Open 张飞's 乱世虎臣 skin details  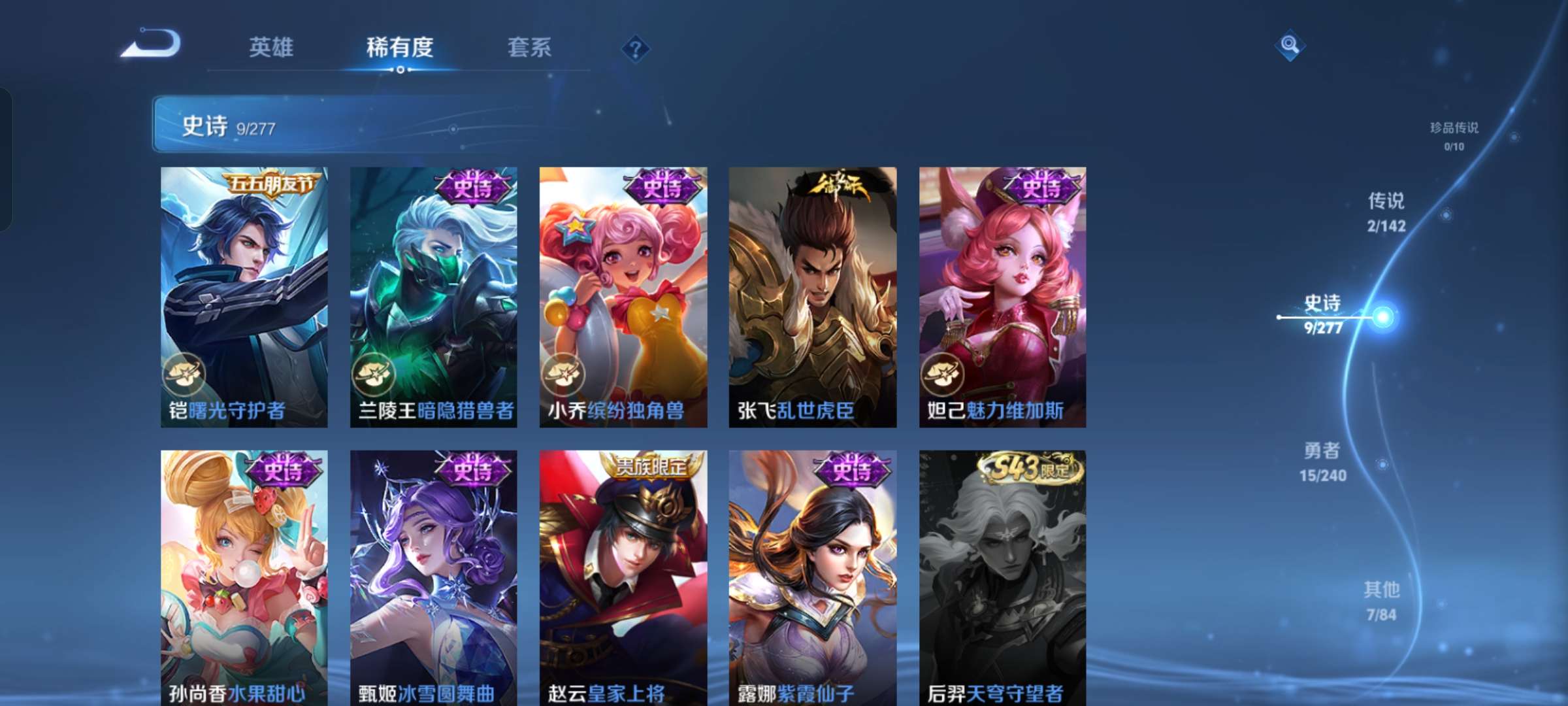click(x=813, y=294)
